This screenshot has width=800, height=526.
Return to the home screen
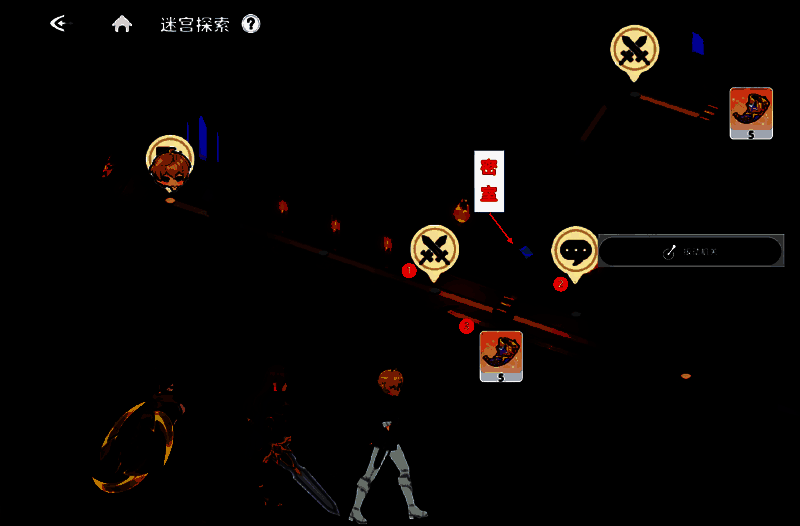[122, 24]
